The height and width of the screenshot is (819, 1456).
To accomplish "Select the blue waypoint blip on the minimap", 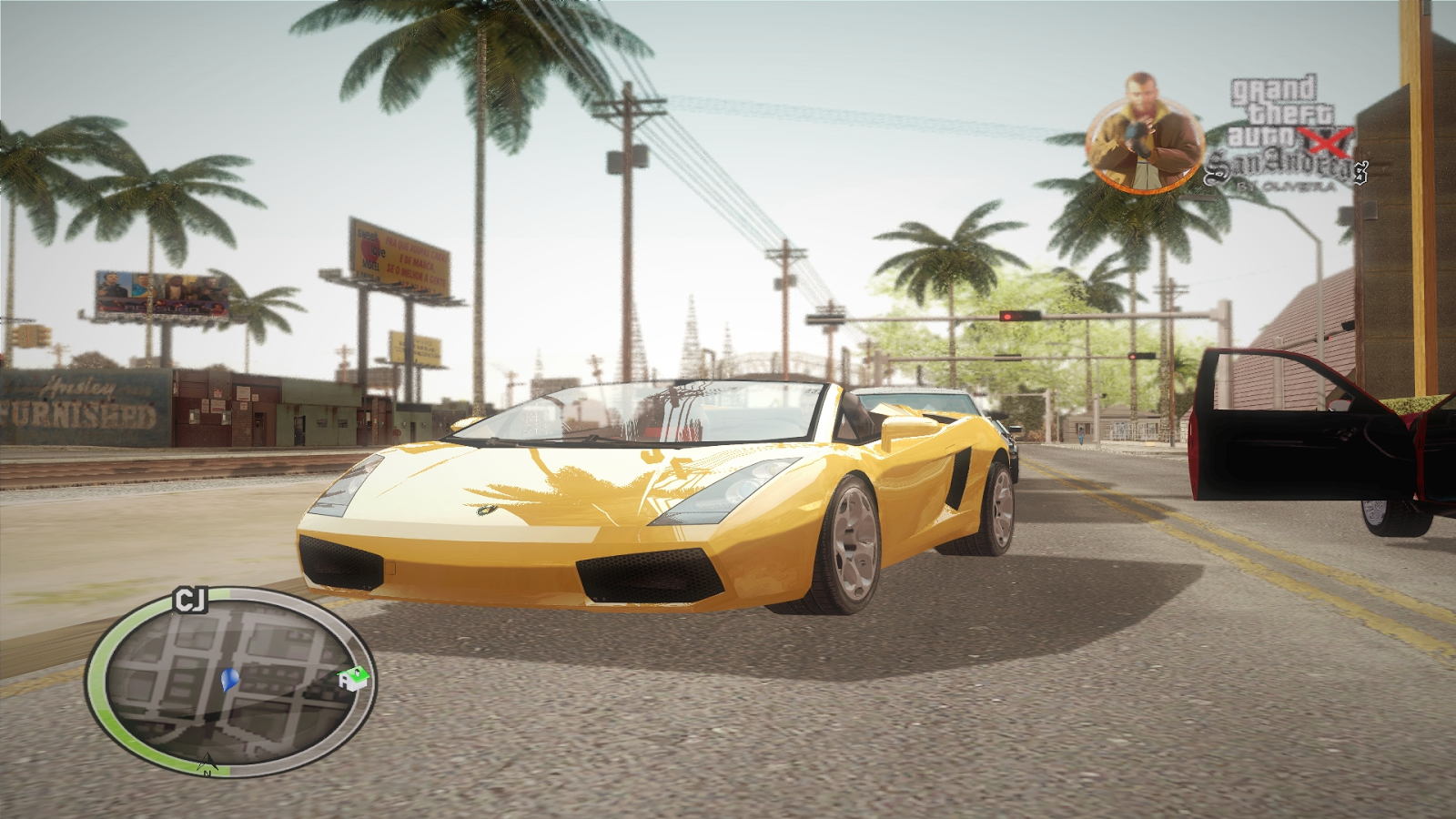I will (x=228, y=681).
